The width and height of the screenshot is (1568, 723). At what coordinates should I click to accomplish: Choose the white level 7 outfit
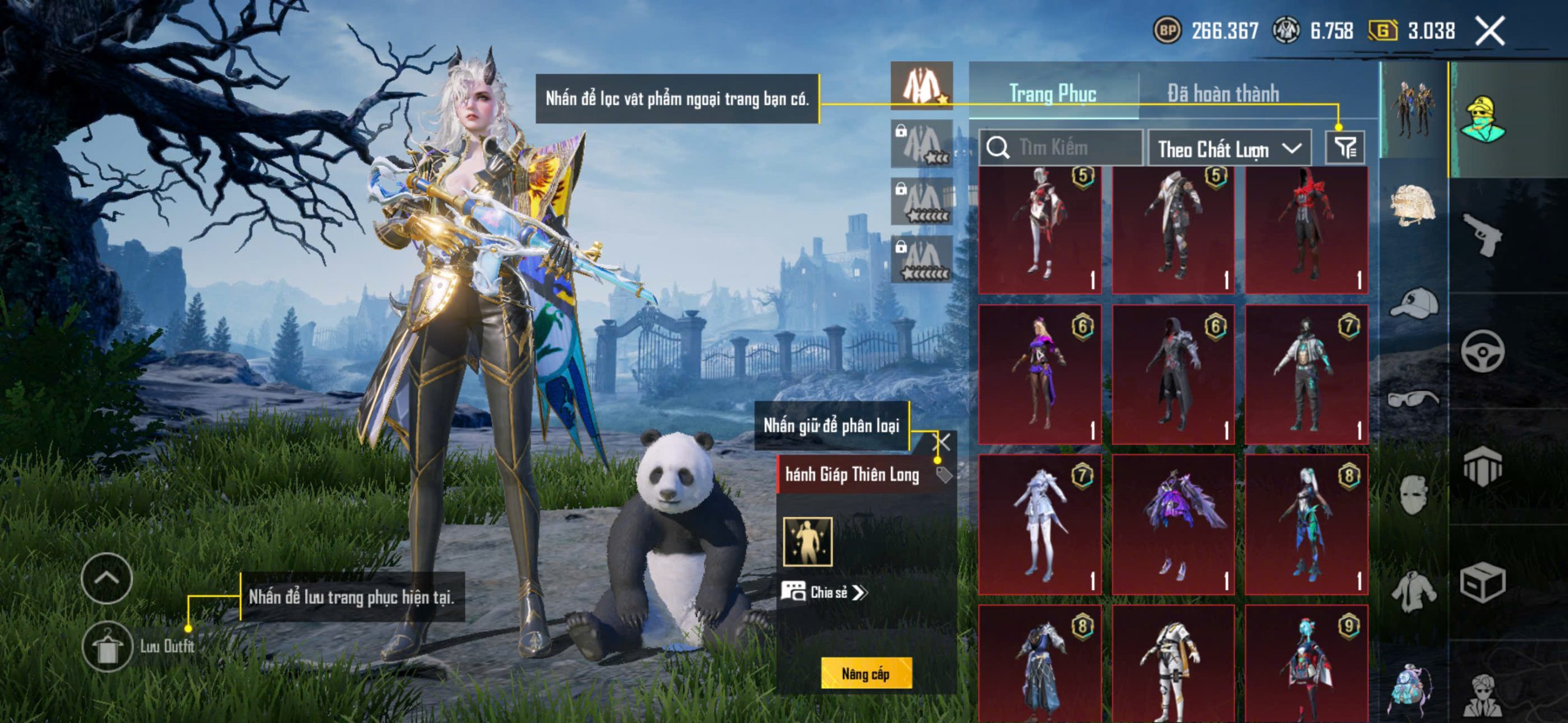pyautogui.click(x=1040, y=524)
